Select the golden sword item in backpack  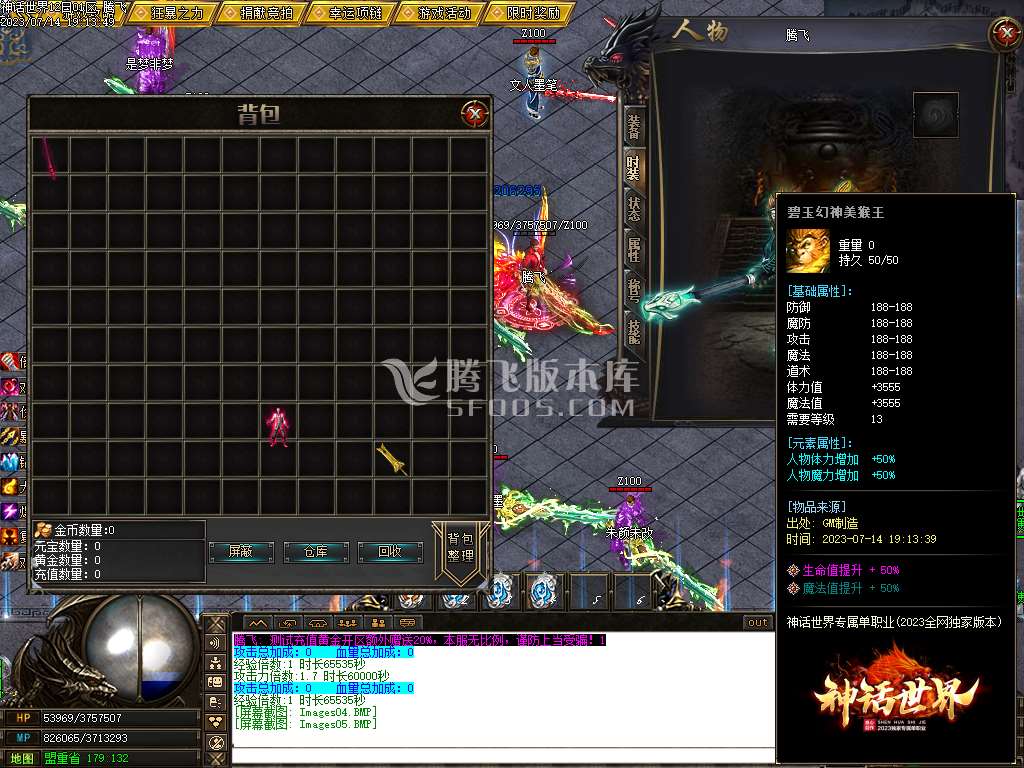point(392,459)
